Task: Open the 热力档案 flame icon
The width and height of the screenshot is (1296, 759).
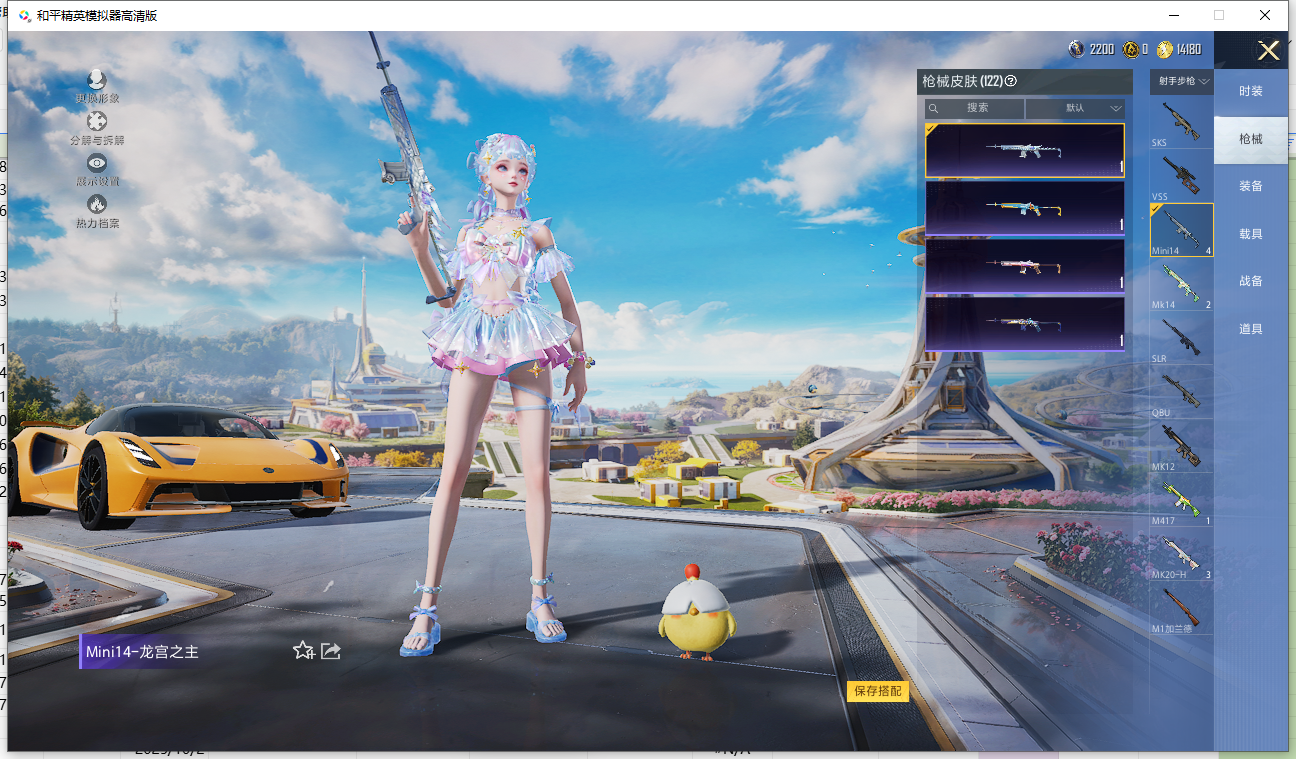Action: [x=97, y=211]
